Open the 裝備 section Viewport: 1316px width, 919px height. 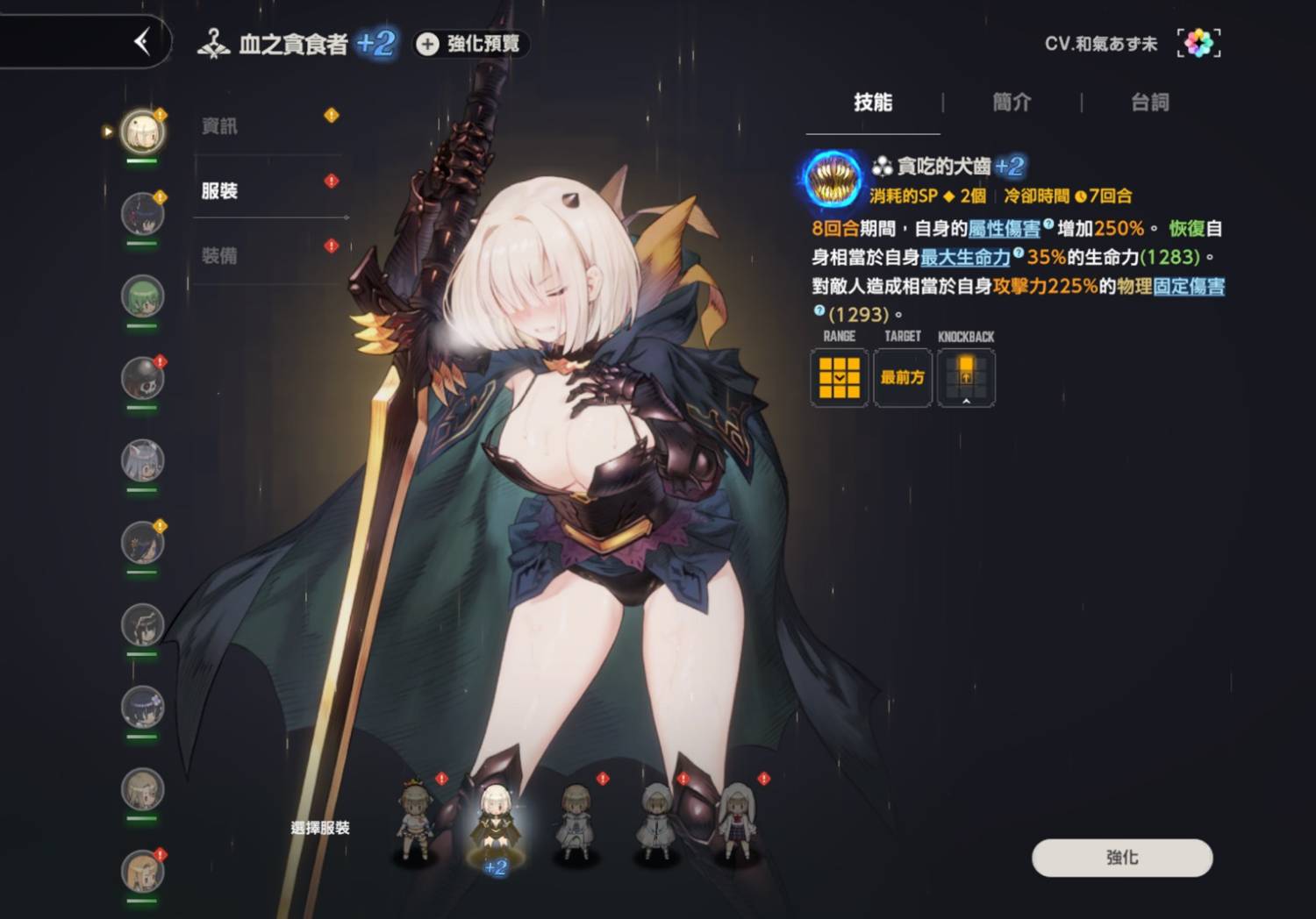[218, 255]
